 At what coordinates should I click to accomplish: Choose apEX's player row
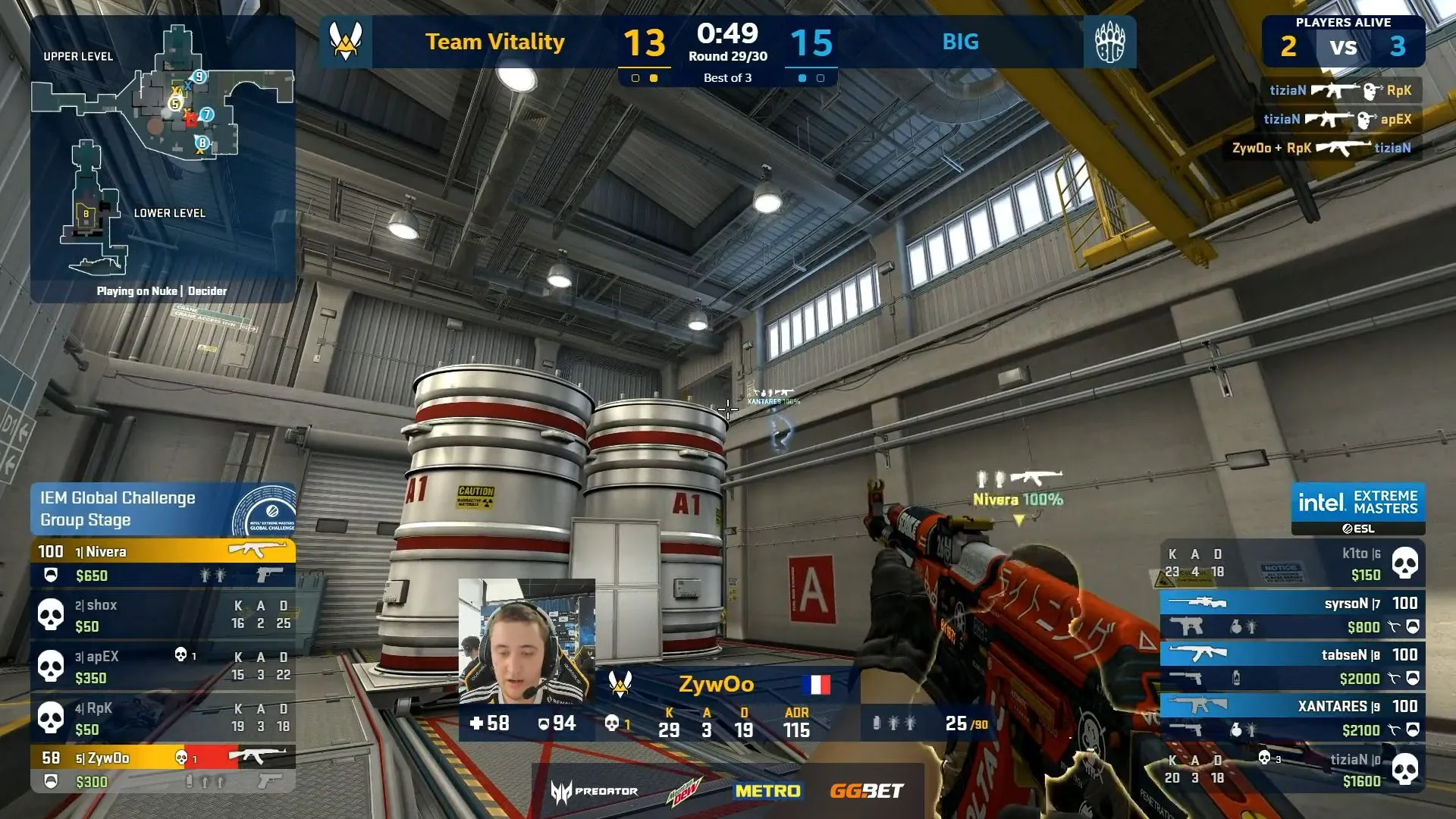click(162, 667)
